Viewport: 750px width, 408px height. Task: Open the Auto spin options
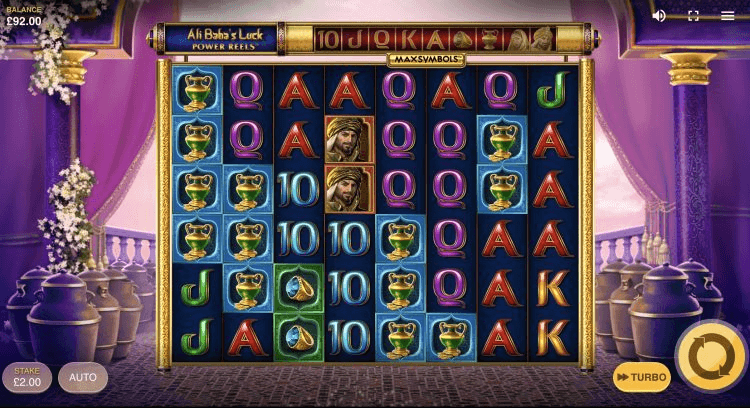coord(83,377)
